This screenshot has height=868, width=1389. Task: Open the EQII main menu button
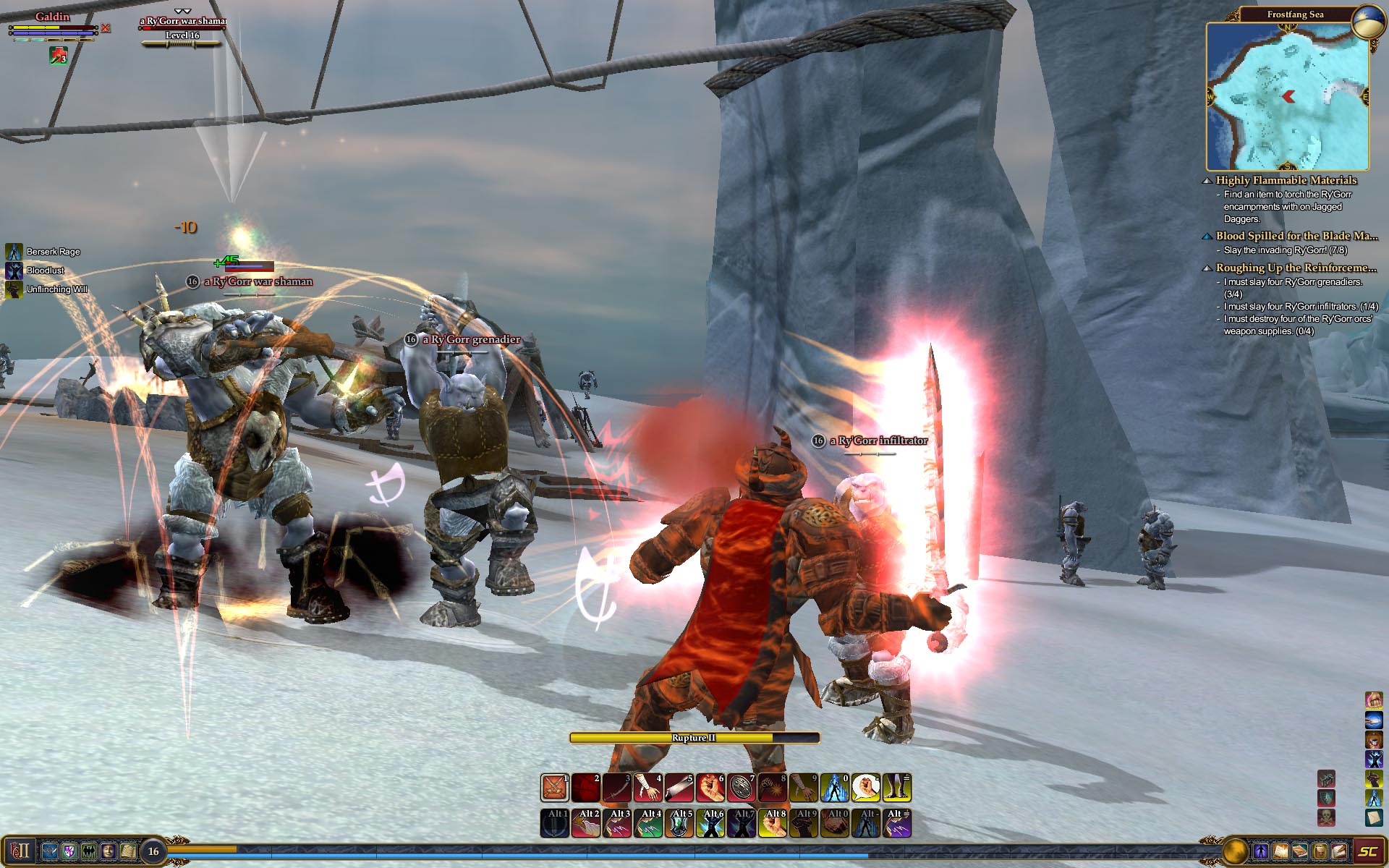pos(20,851)
